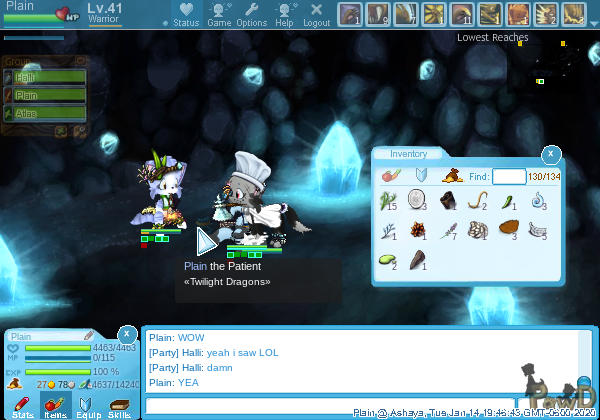Screen dimensions: 600x420
Task: Open the Options menu
Action: 251,14
